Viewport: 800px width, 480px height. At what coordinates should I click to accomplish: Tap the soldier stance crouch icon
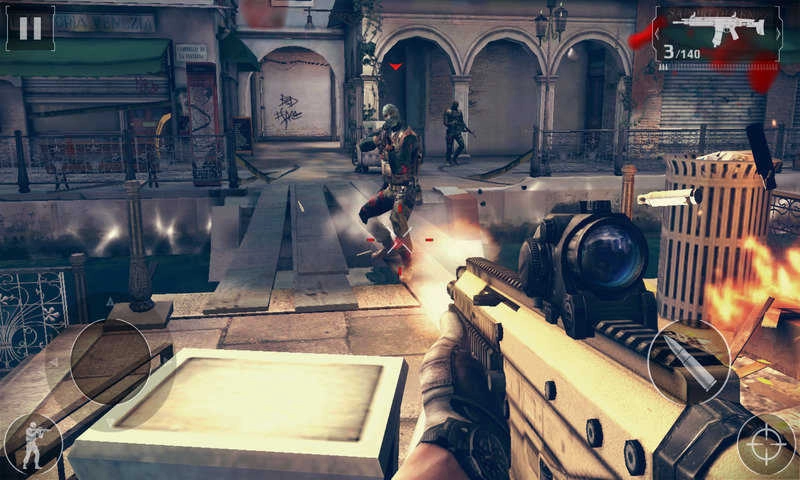[x=32, y=445]
